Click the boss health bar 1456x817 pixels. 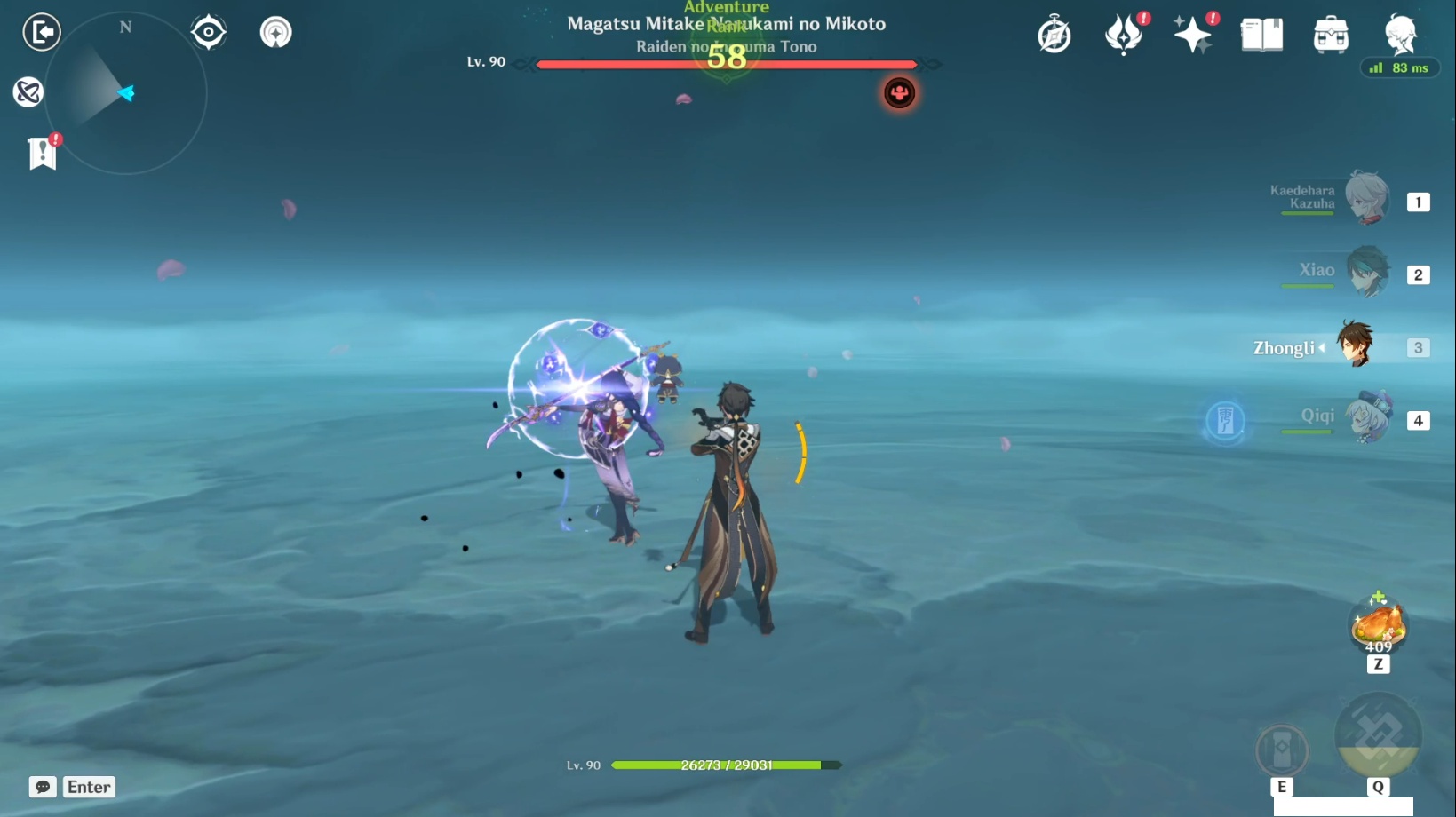[725, 63]
